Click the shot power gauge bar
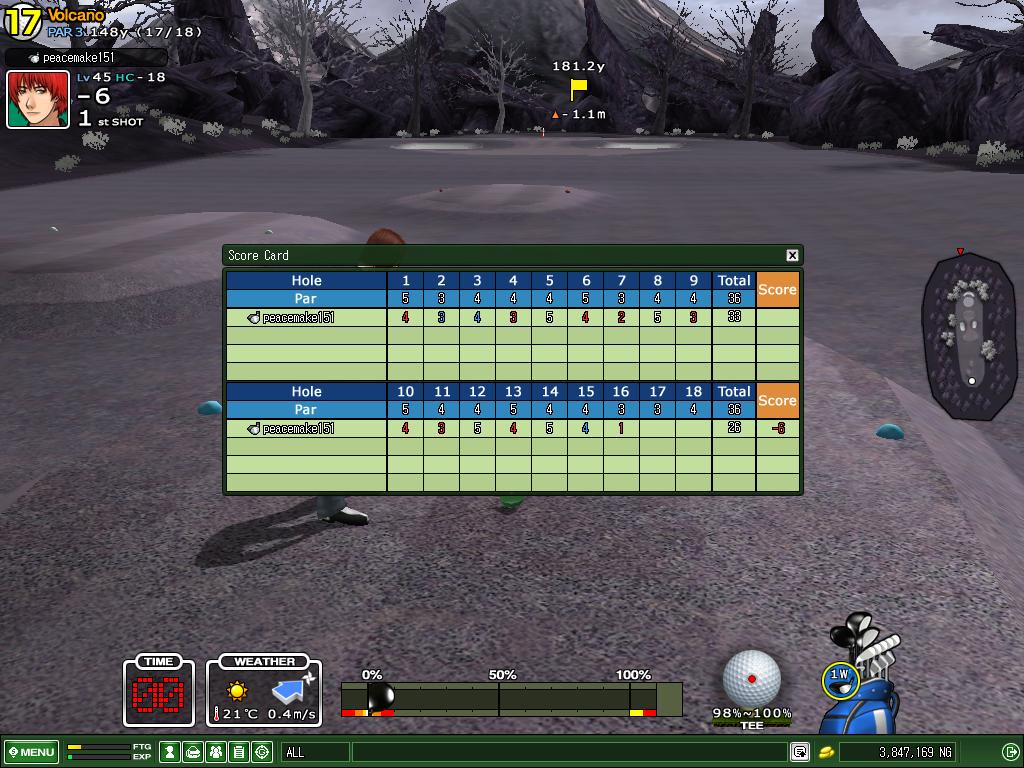This screenshot has width=1024, height=768. [x=511, y=698]
